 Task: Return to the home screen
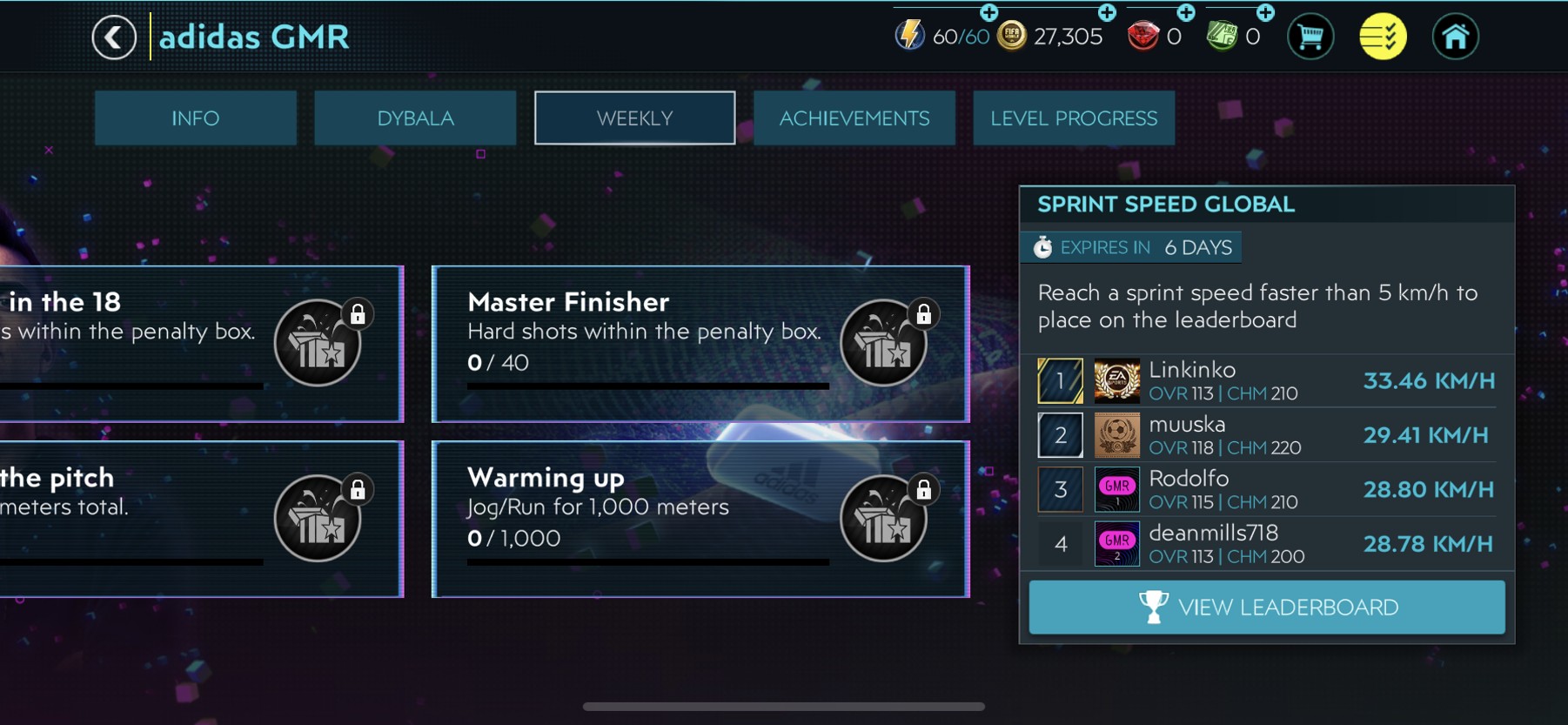click(x=1455, y=37)
